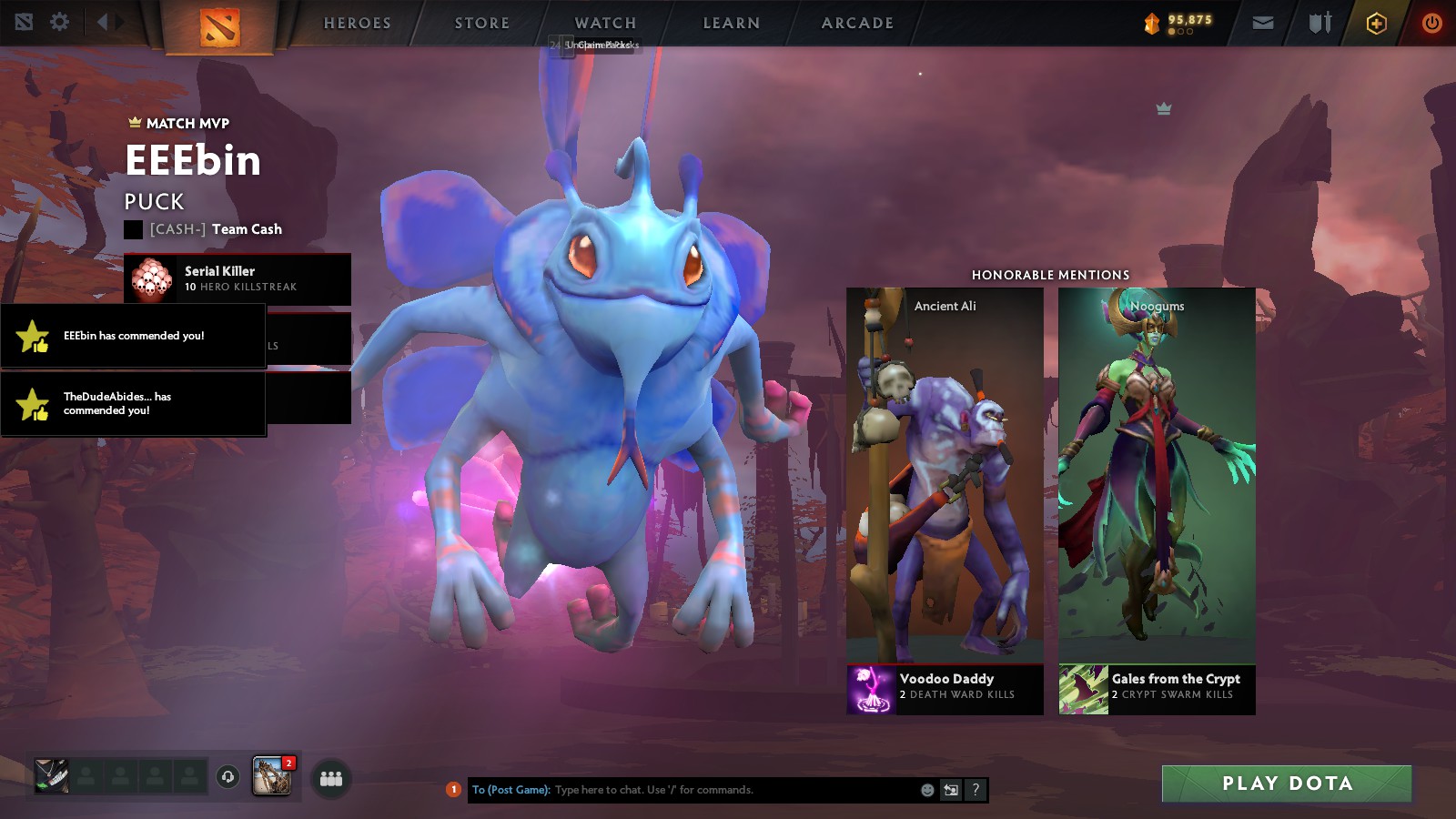The height and width of the screenshot is (819, 1456).
Task: Open the party group icon
Action: pos(331,778)
